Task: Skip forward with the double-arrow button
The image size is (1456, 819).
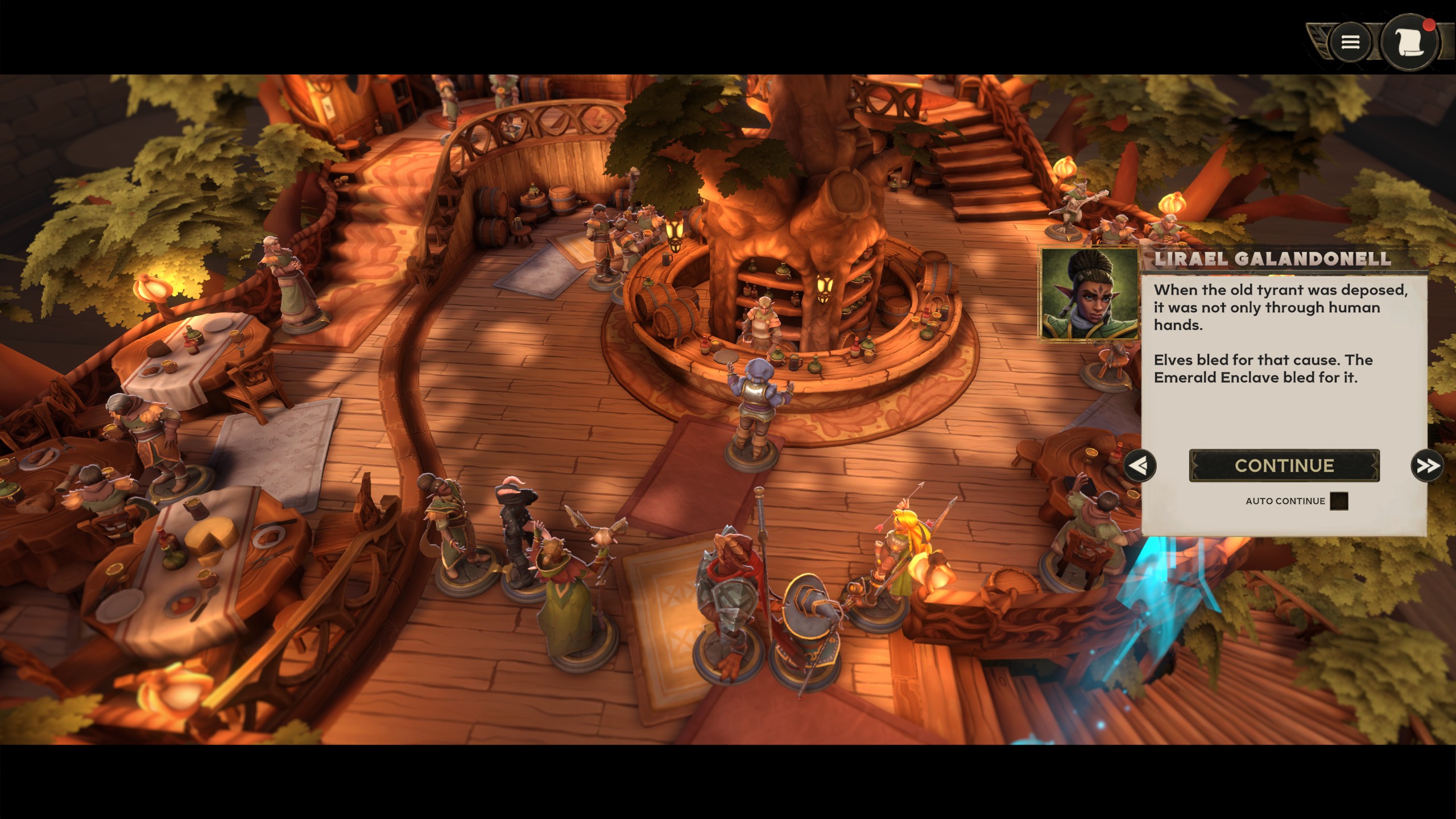Action: [1426, 466]
